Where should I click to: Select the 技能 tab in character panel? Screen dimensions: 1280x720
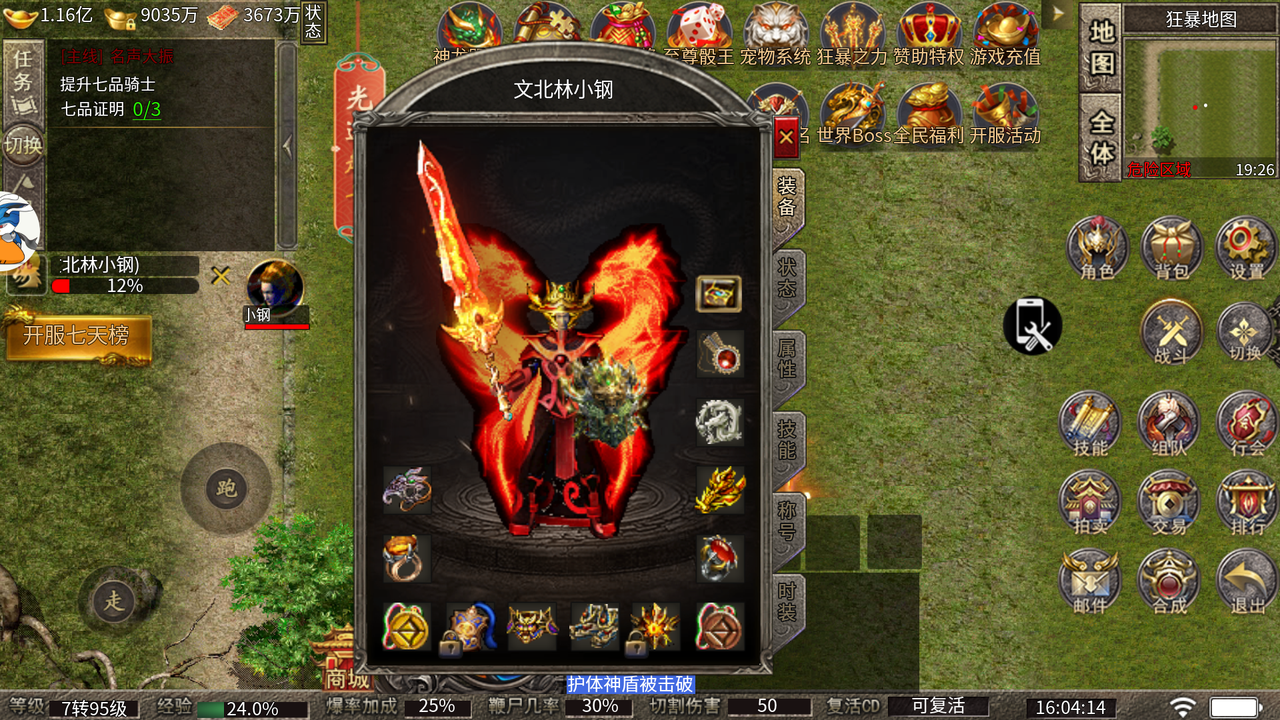(x=788, y=439)
